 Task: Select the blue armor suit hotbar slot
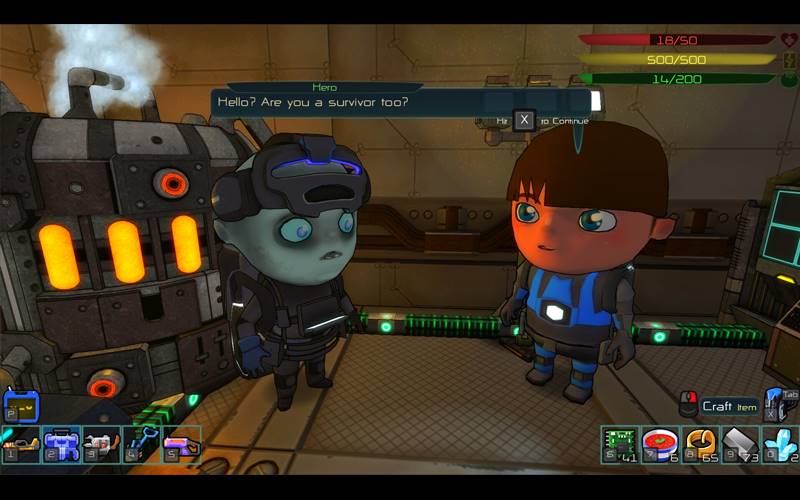coord(61,444)
